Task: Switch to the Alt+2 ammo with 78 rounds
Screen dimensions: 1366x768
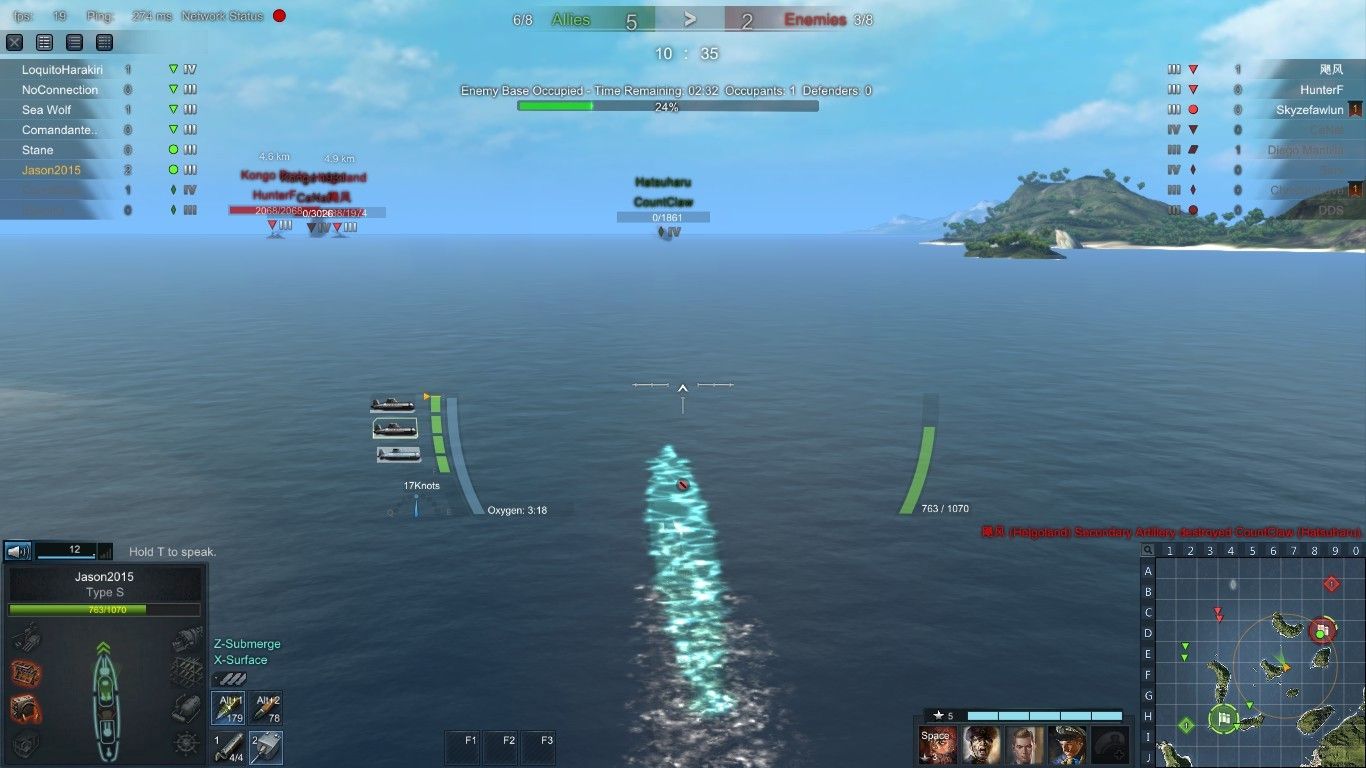Action: pyautogui.click(x=266, y=709)
